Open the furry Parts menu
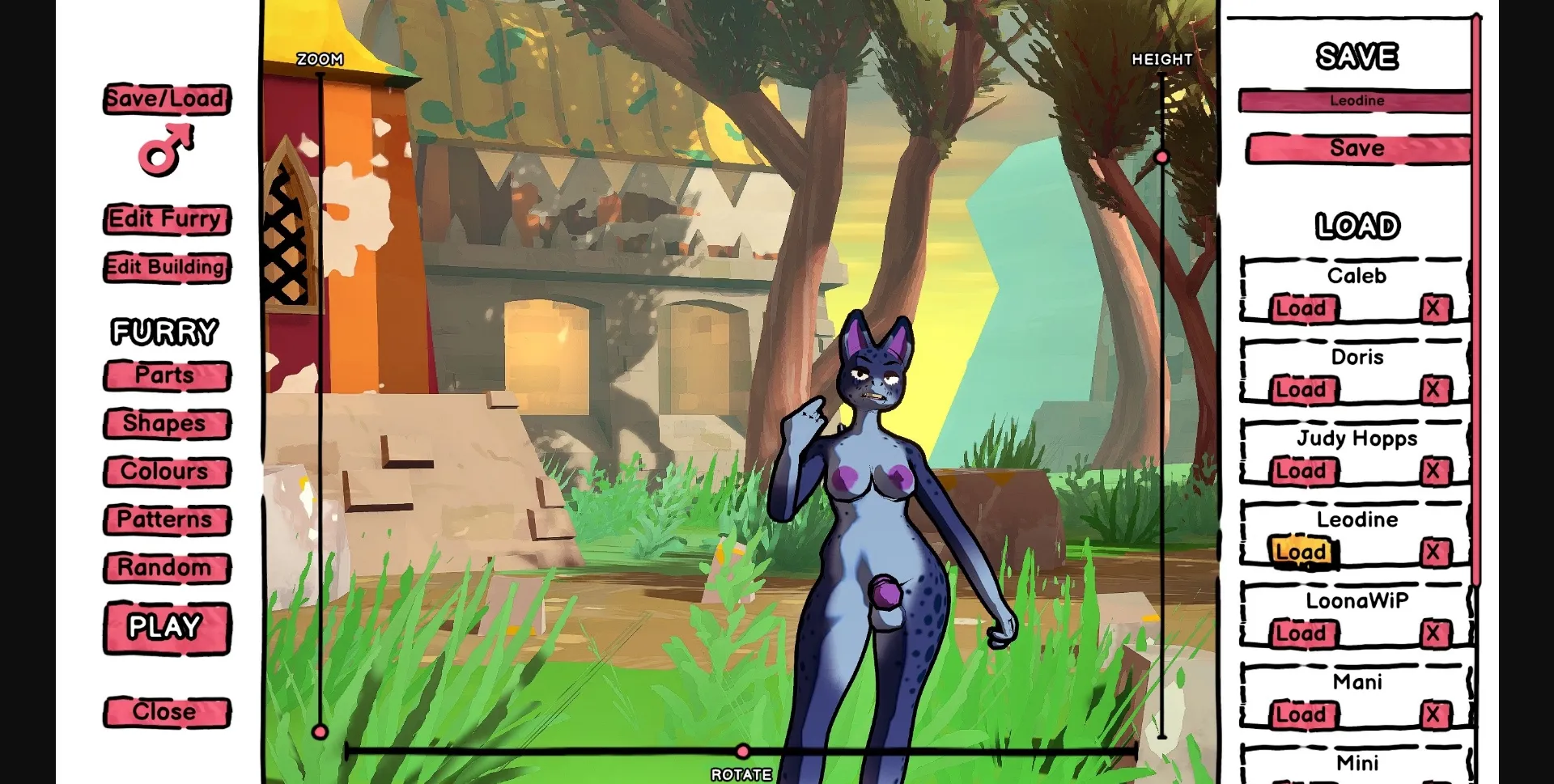Viewport: 1554px width, 784px height. coord(165,375)
